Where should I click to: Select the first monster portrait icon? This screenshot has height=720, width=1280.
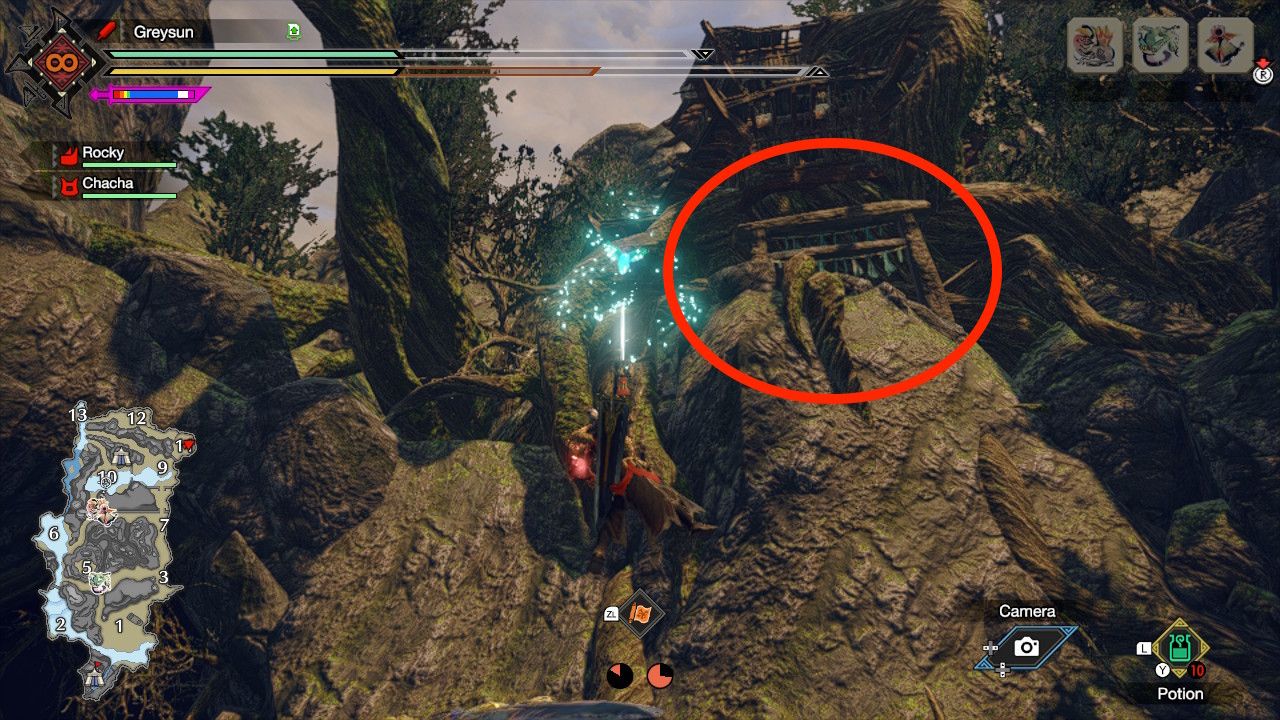coord(1093,47)
